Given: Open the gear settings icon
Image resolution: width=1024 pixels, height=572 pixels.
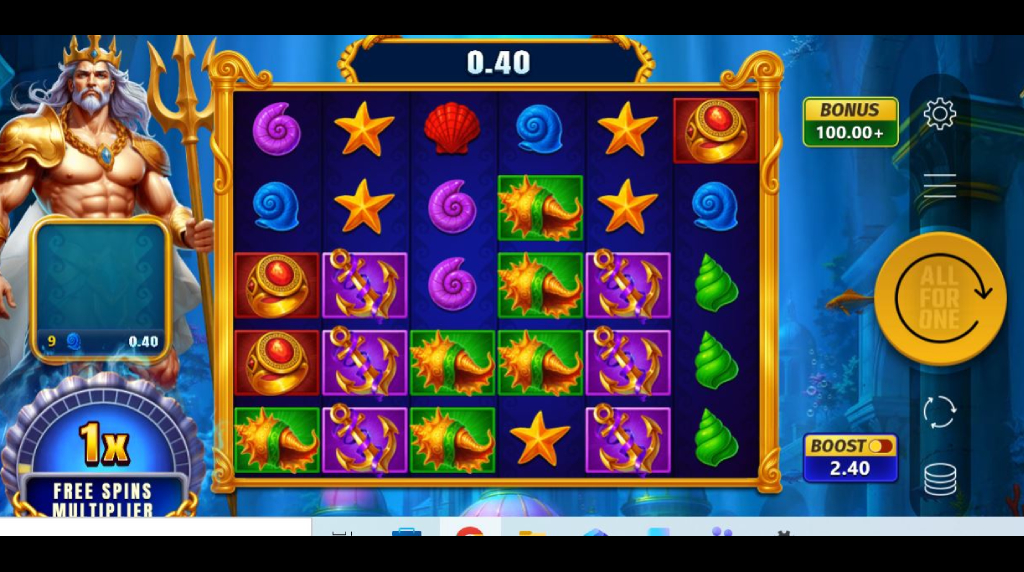Looking at the screenshot, I should point(939,114).
